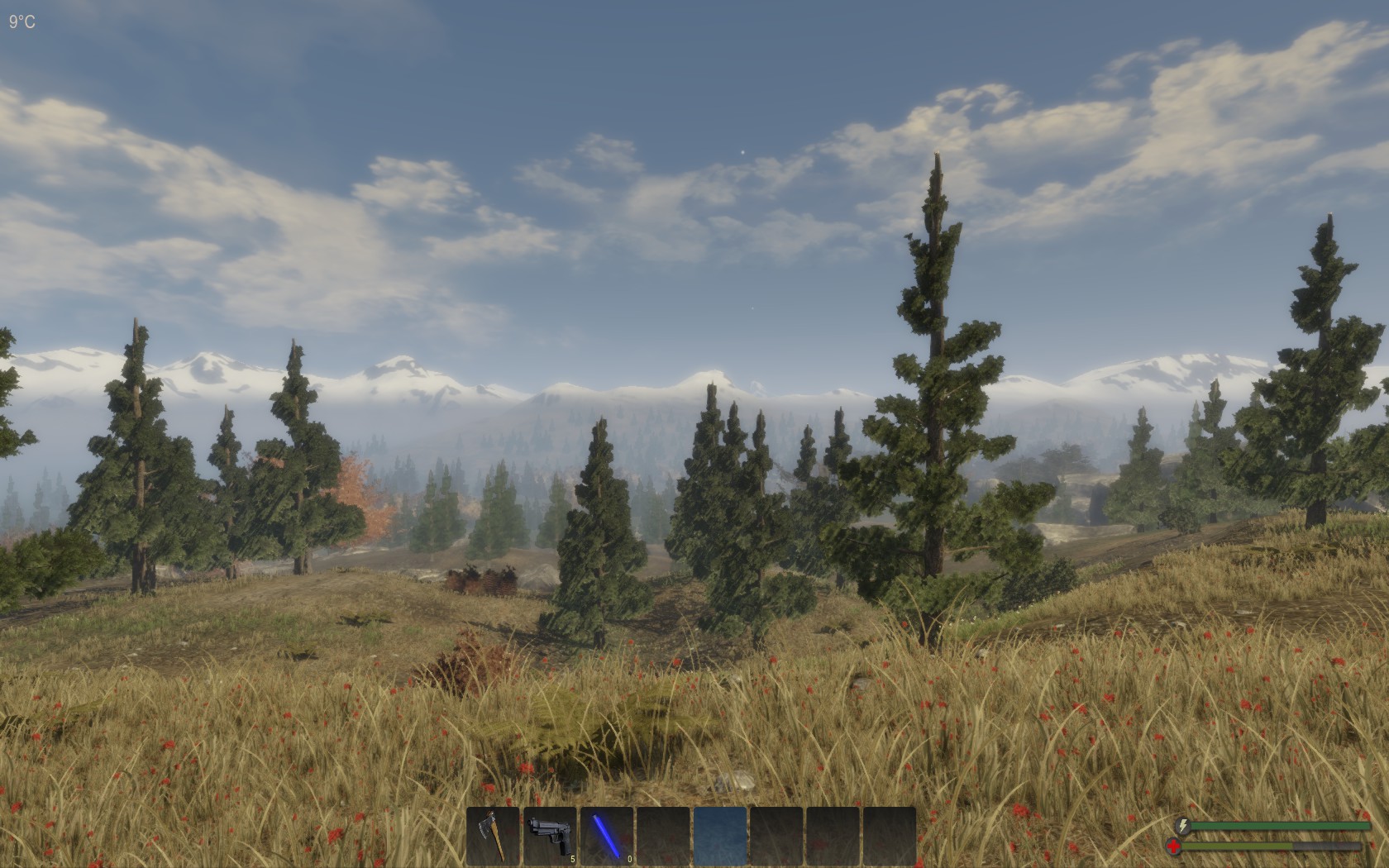Click the empty sixth hotbar slot
This screenshot has width=1389, height=868.
pyautogui.click(x=775, y=837)
